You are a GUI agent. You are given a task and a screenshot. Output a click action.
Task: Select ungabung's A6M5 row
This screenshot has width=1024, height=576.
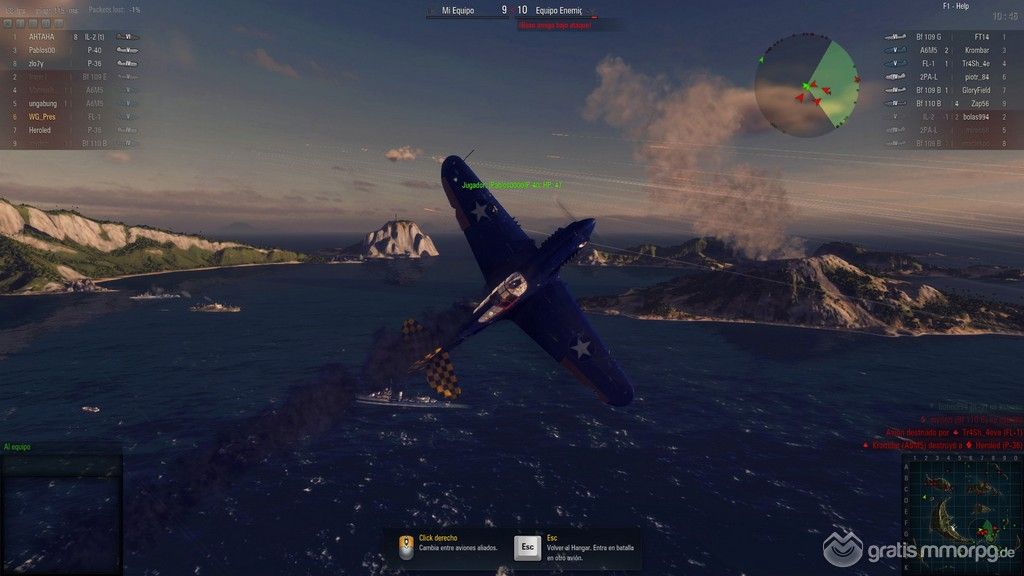click(x=70, y=103)
